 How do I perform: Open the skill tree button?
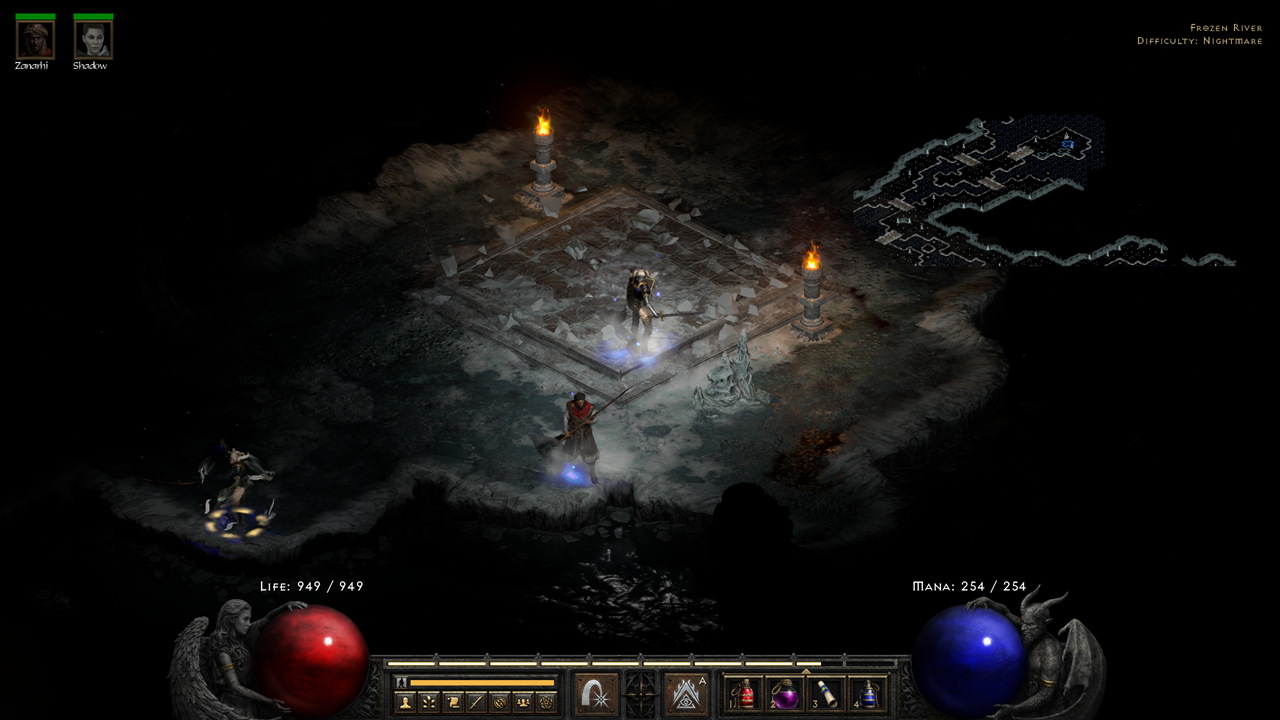click(x=428, y=702)
